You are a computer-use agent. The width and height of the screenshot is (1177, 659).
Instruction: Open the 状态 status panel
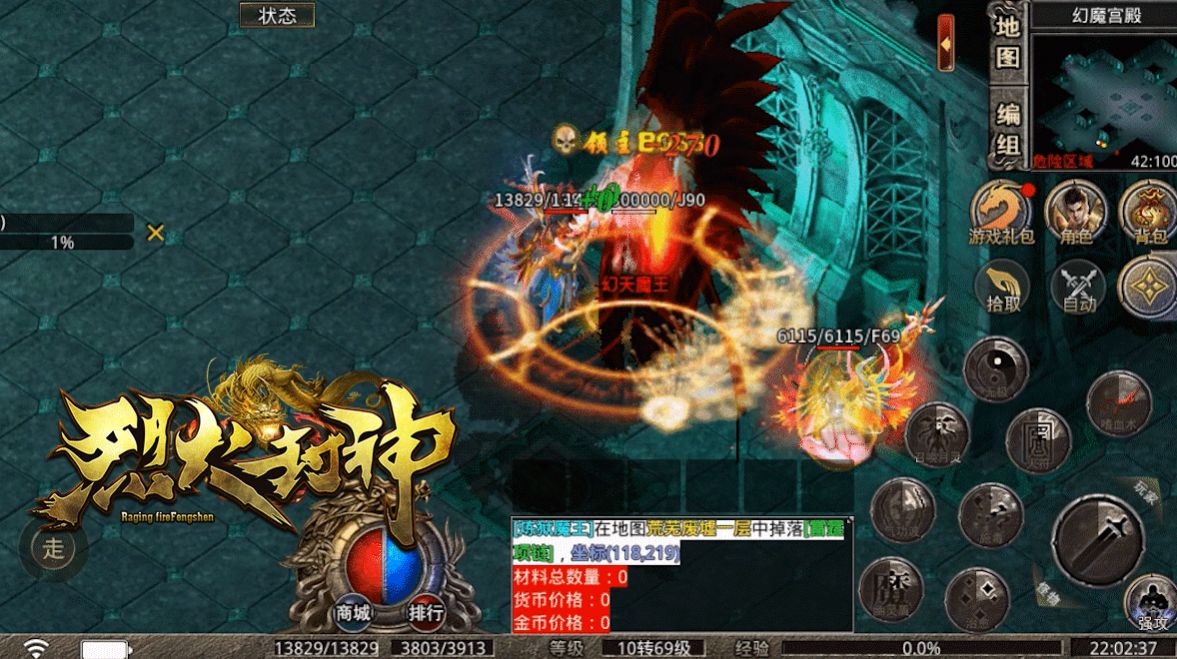click(x=277, y=15)
